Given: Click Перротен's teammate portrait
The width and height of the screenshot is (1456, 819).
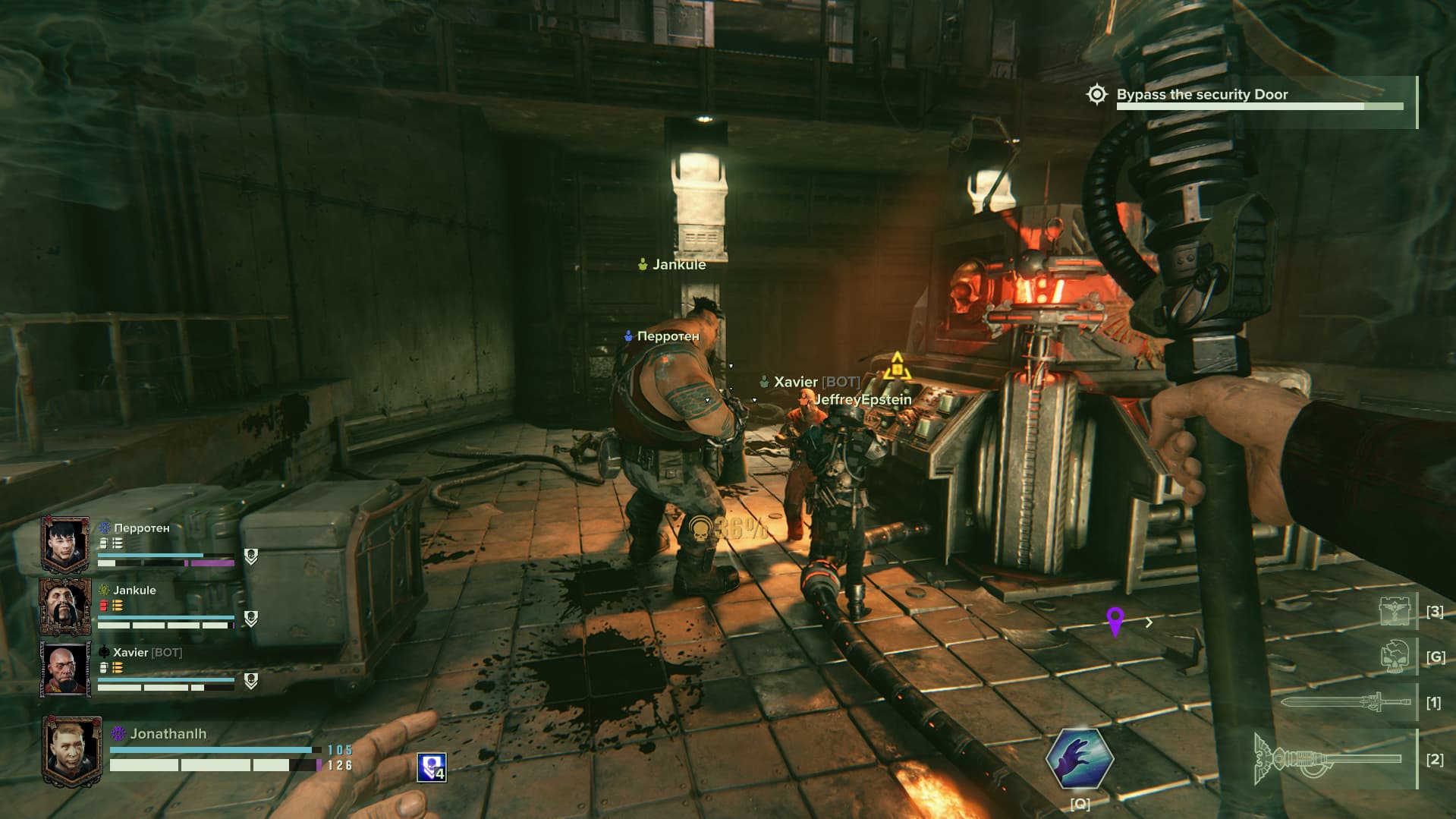Looking at the screenshot, I should coord(65,544).
